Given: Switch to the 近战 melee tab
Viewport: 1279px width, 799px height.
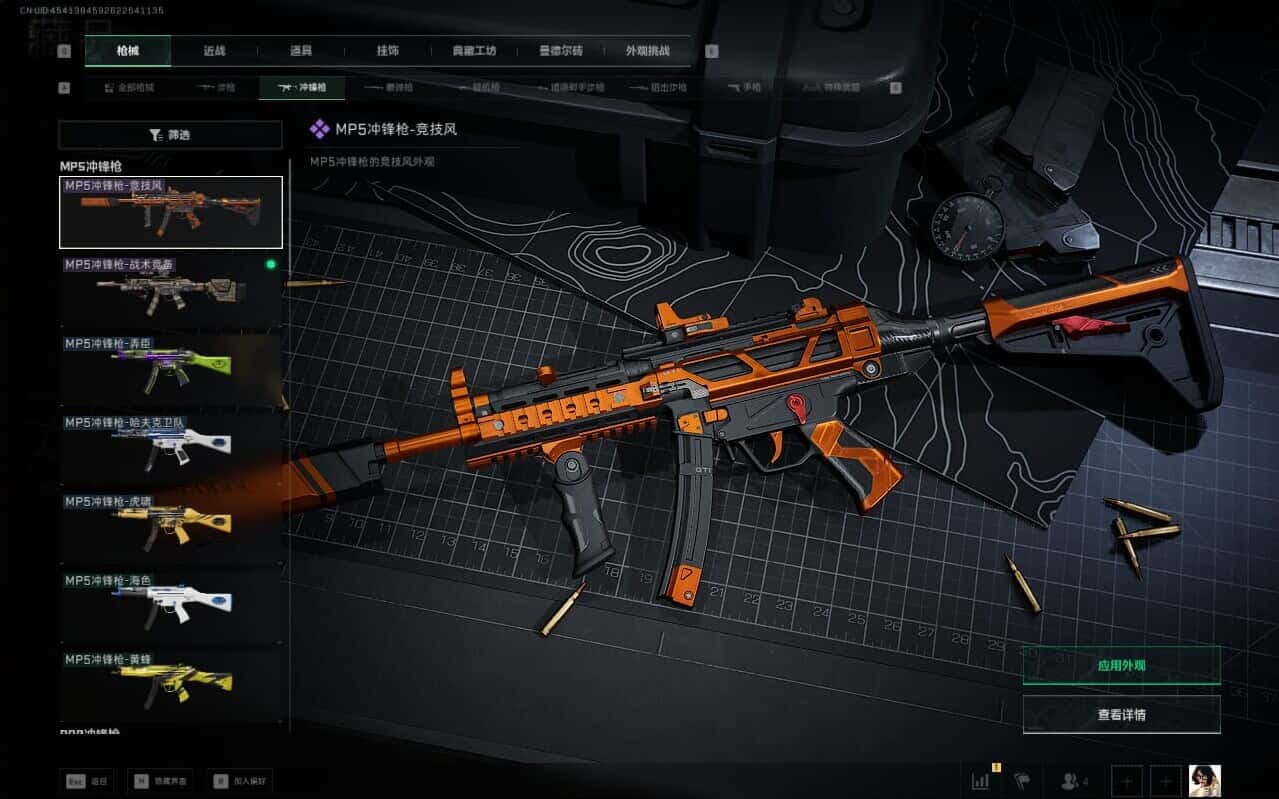Looking at the screenshot, I should pyautogui.click(x=214, y=51).
